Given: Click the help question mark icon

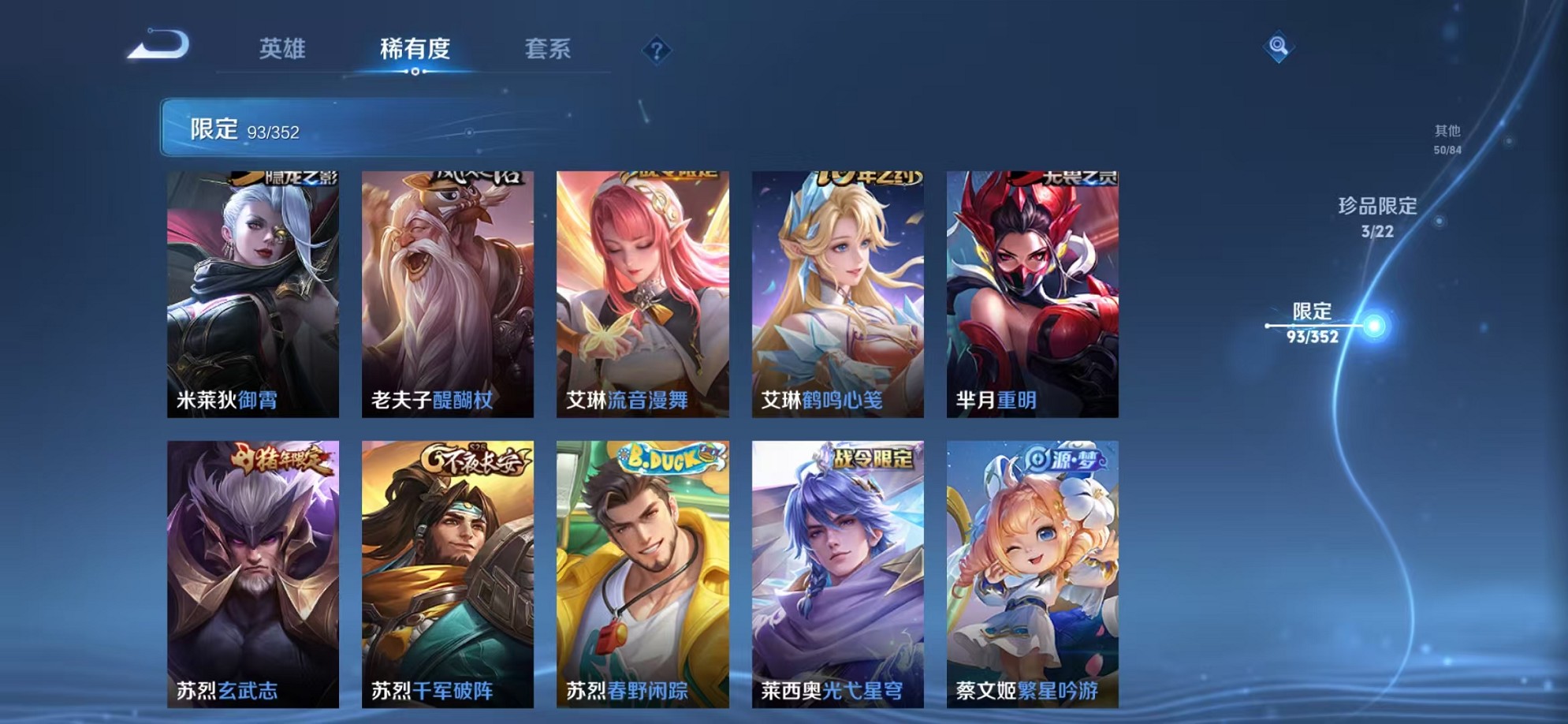Looking at the screenshot, I should 656,51.
